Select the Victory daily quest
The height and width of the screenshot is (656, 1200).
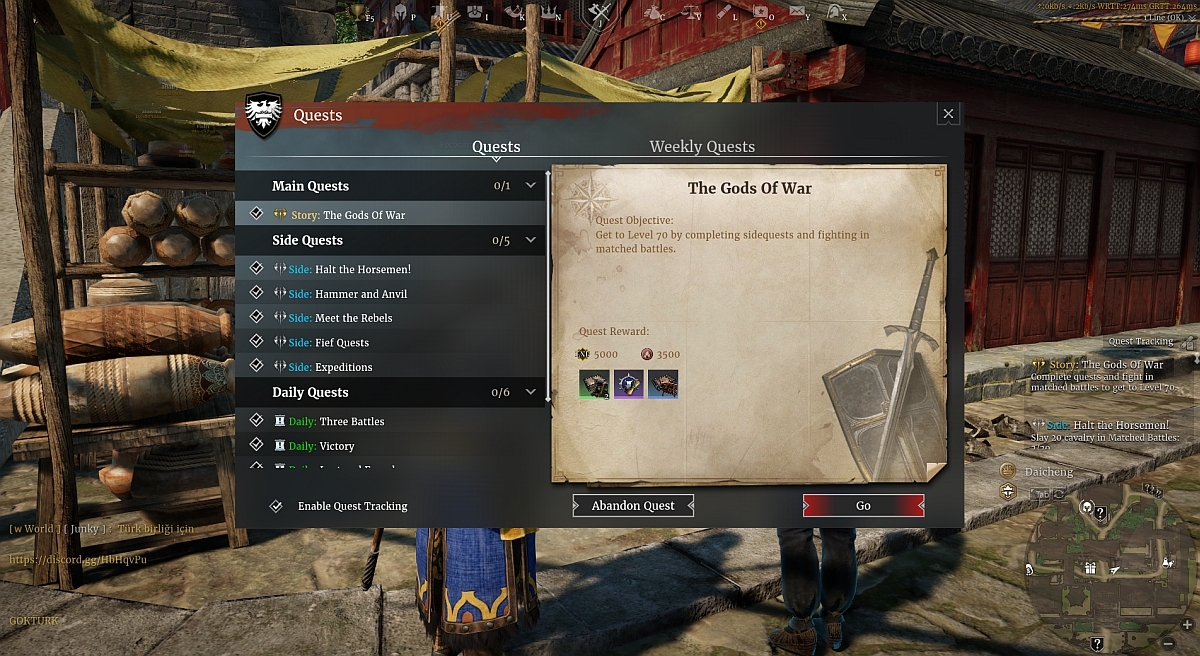pos(337,446)
